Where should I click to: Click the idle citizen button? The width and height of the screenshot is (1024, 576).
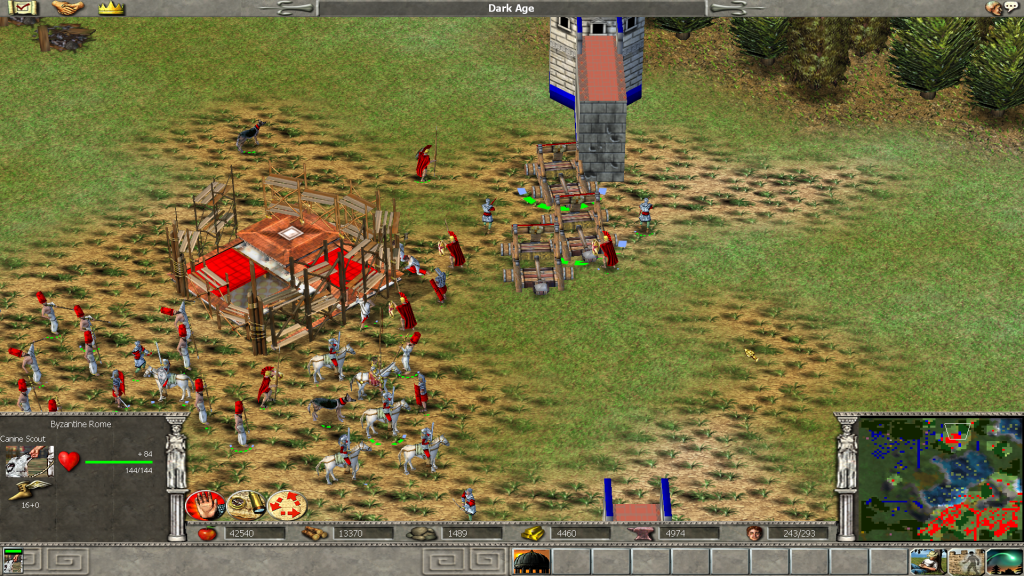928,561
